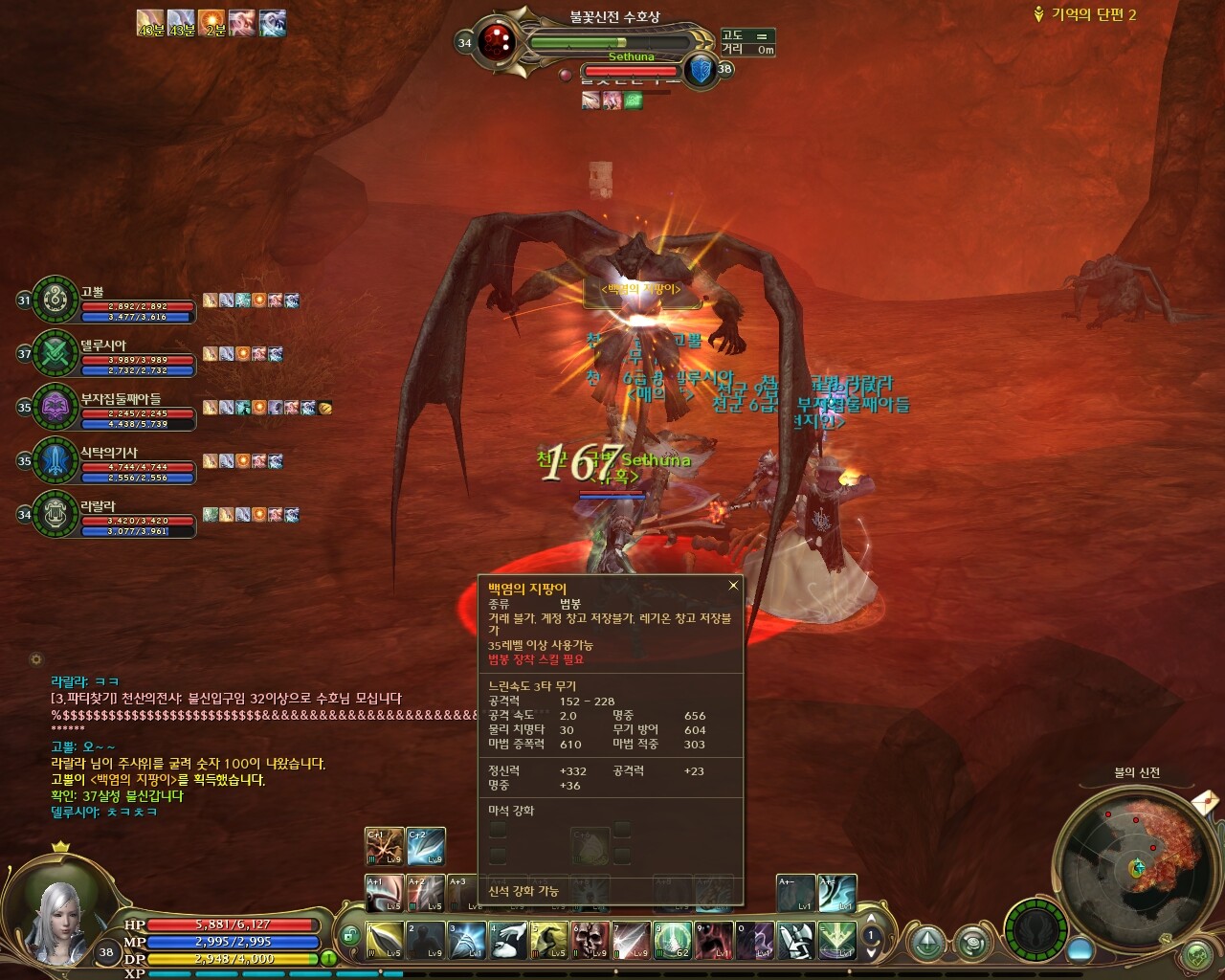The width and height of the screenshot is (1225, 980).
Task: Use the yellow blade skill in slot 1
Action: tap(384, 941)
